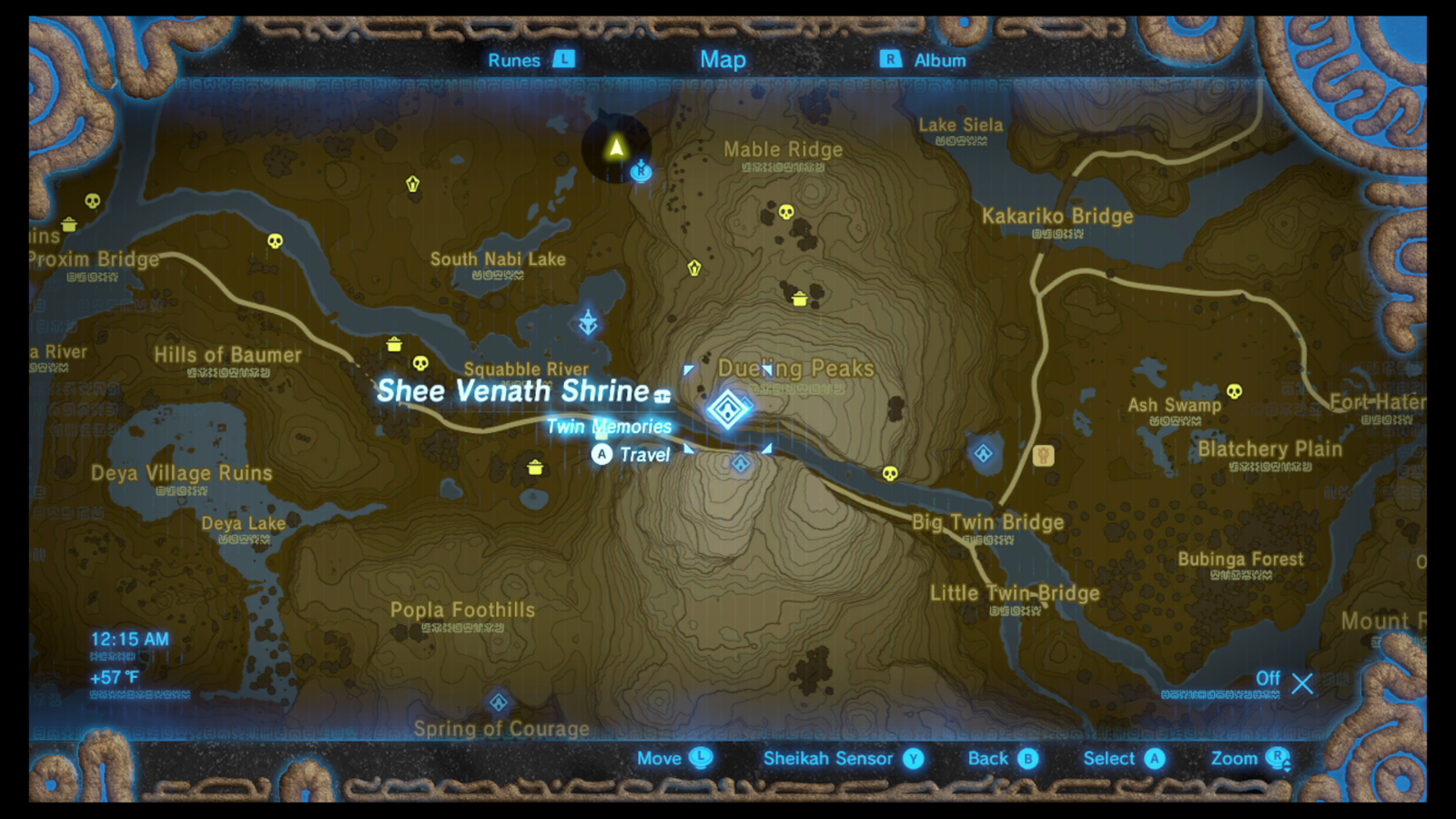Click the shrine icon near Big Twin Bridge

(x=983, y=453)
